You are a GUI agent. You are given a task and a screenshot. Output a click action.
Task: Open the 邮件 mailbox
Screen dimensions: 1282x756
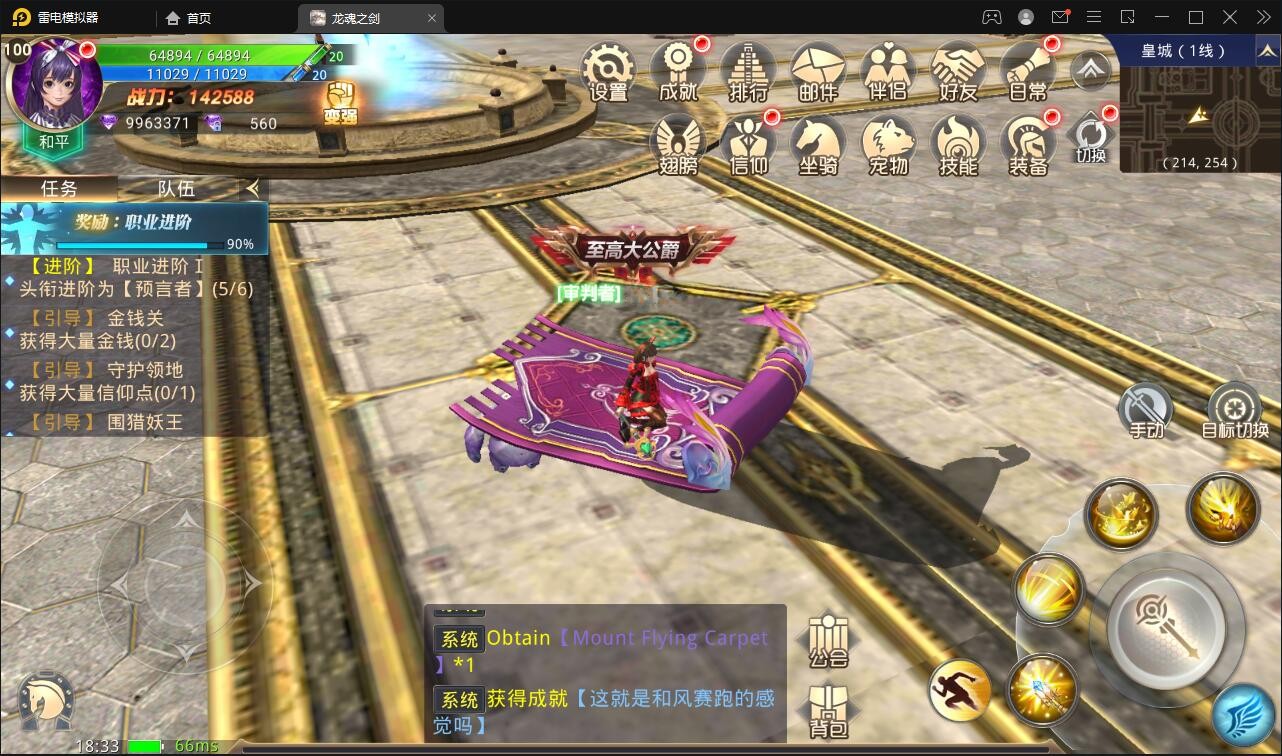coord(818,70)
